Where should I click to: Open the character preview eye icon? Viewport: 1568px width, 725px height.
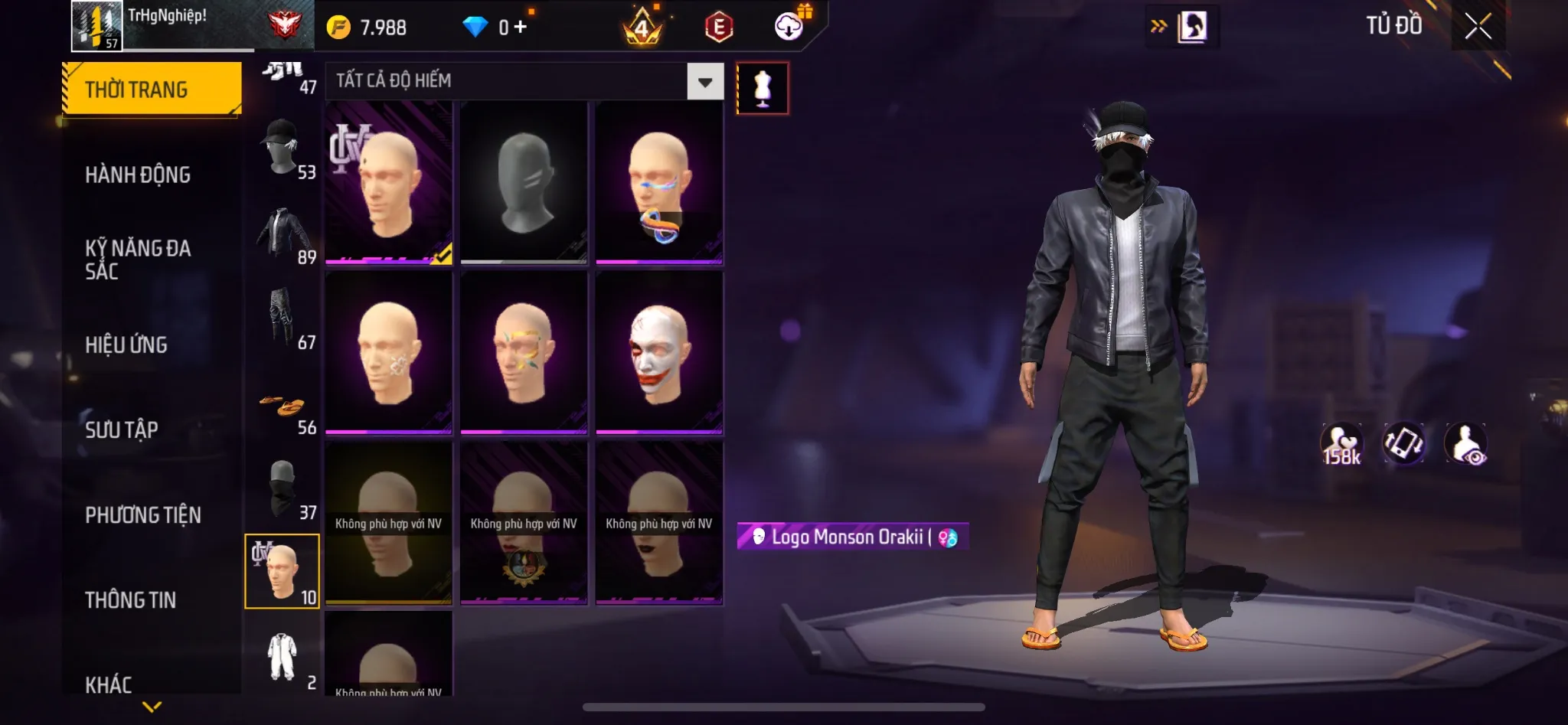[x=1465, y=442]
